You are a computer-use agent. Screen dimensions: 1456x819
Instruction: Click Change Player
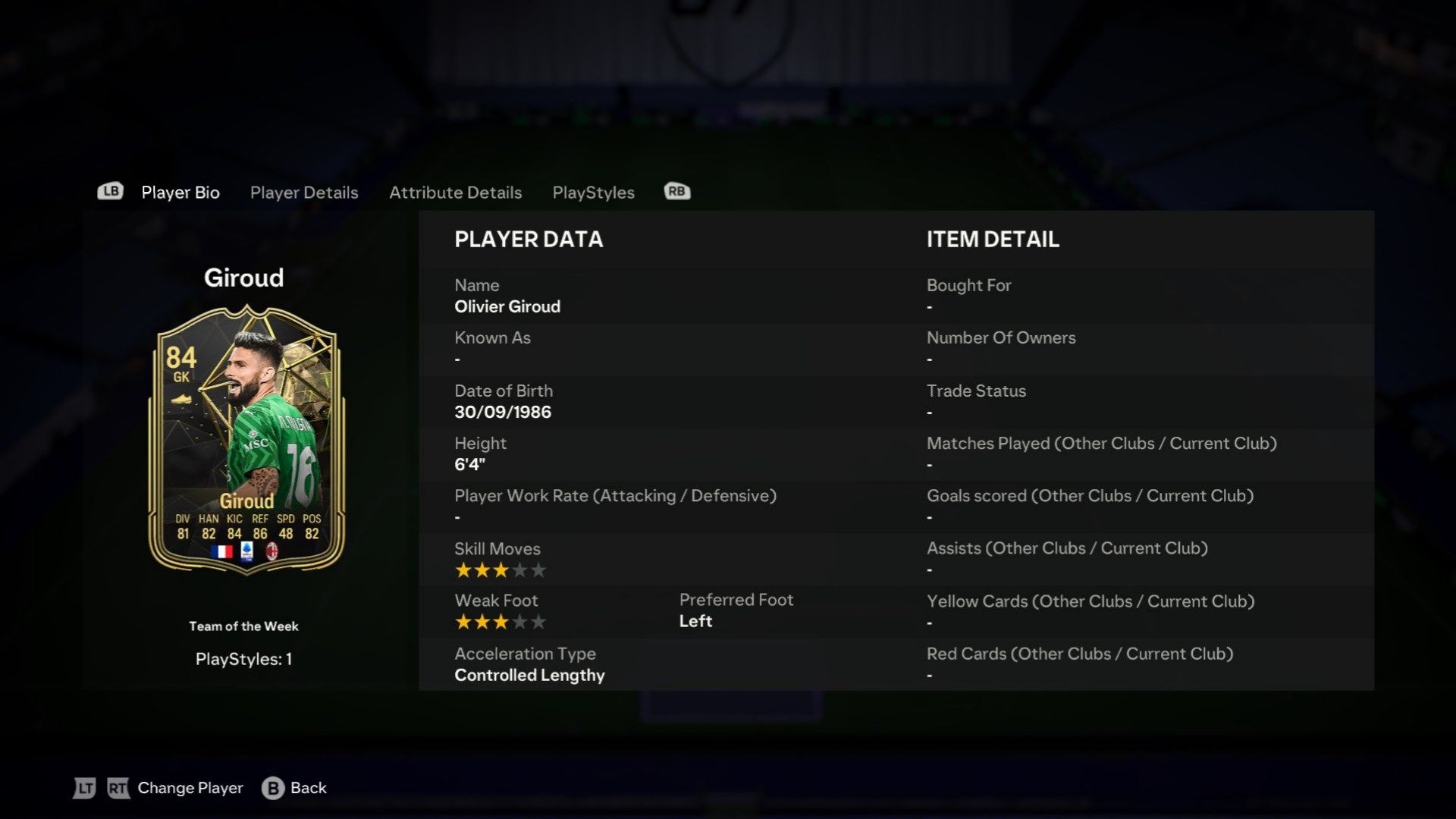pos(189,788)
